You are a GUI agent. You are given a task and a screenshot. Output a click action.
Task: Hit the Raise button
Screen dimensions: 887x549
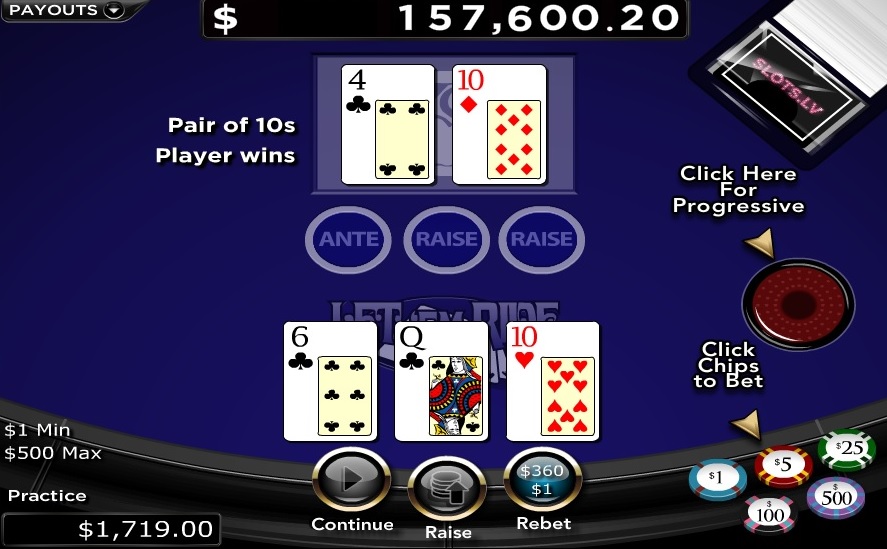coord(447,489)
